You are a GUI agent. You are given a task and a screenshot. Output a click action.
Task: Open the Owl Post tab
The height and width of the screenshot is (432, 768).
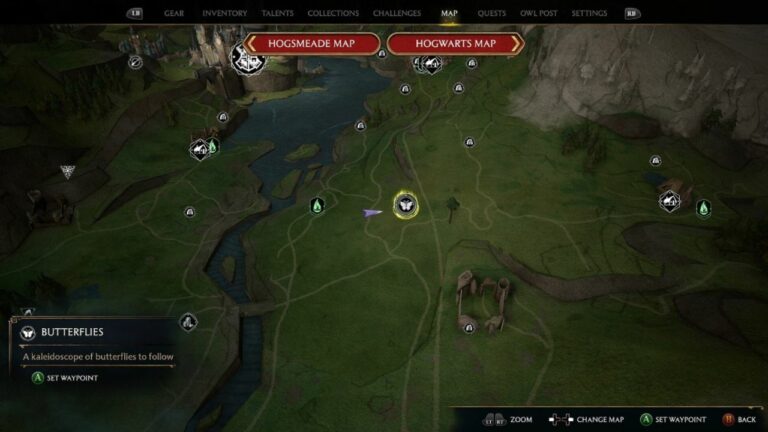[538, 14]
